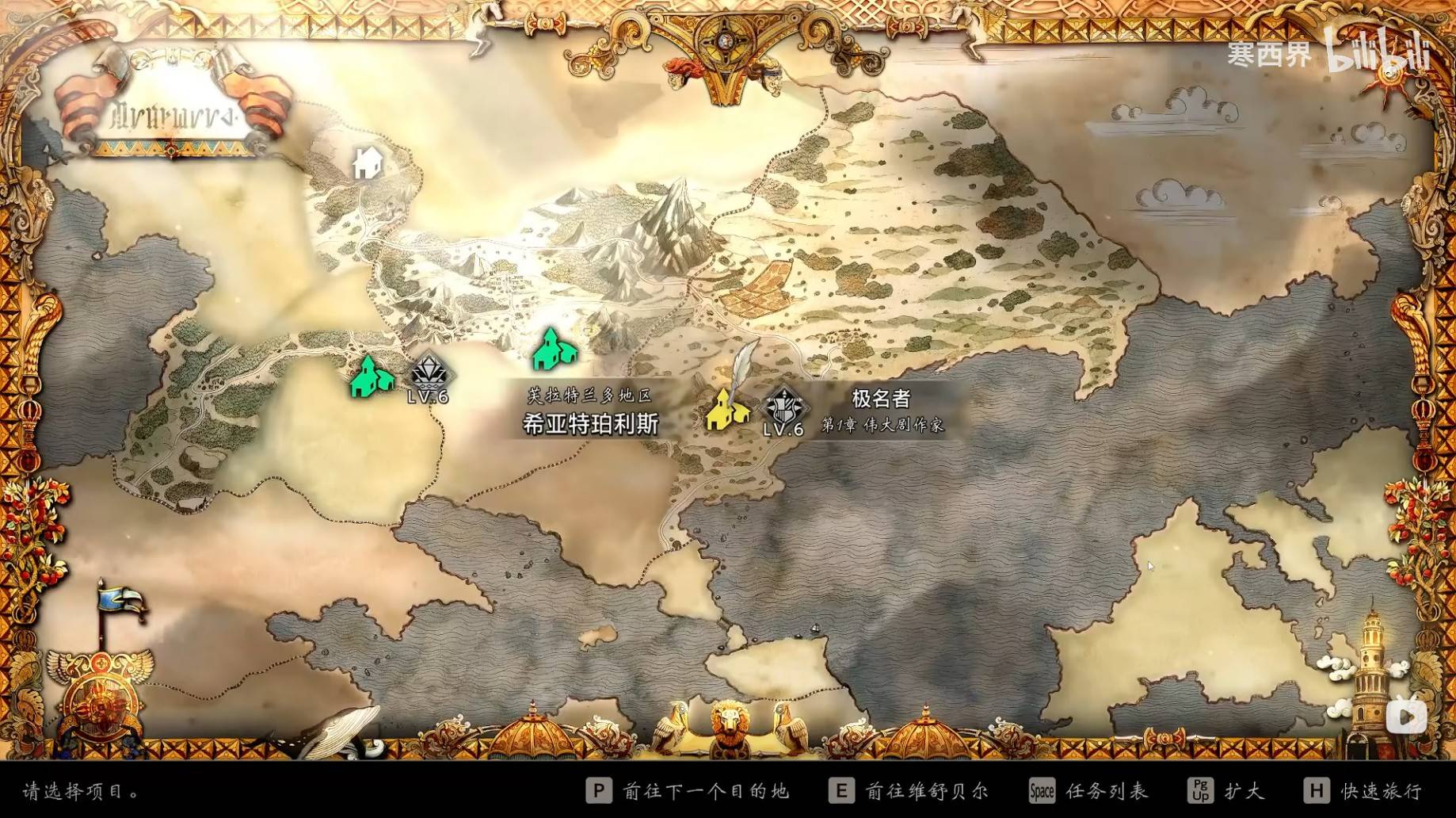Zoom the map with 扩大
This screenshot has width=1456, height=818.
coord(1225,791)
